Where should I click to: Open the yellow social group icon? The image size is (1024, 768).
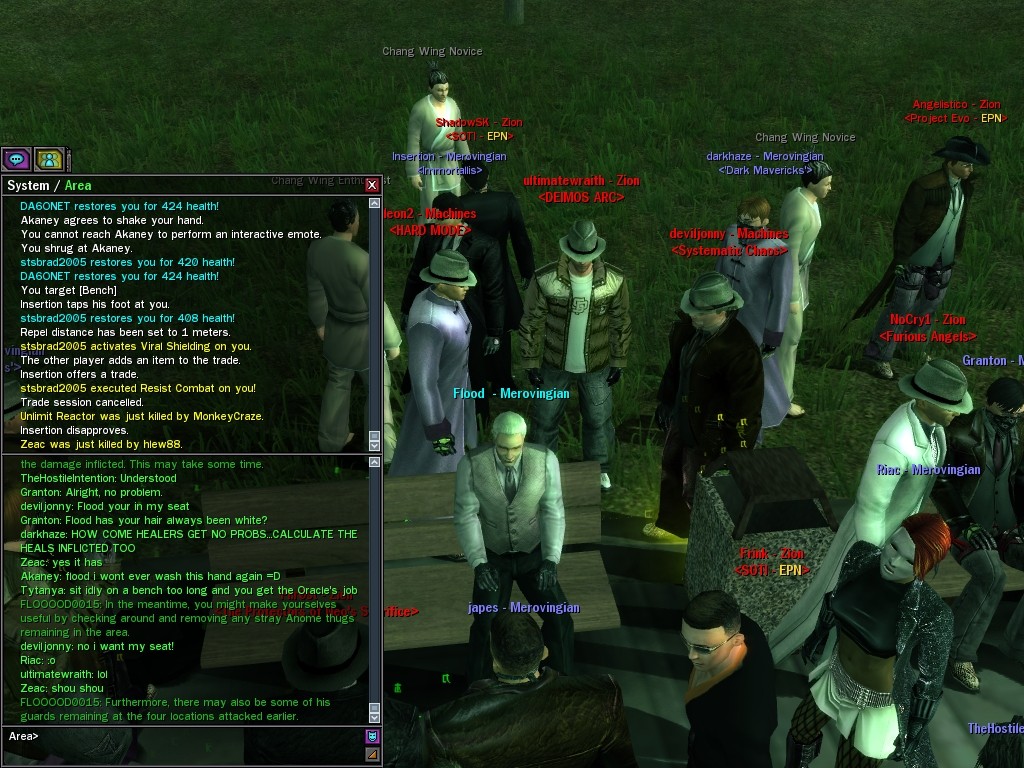click(49, 159)
